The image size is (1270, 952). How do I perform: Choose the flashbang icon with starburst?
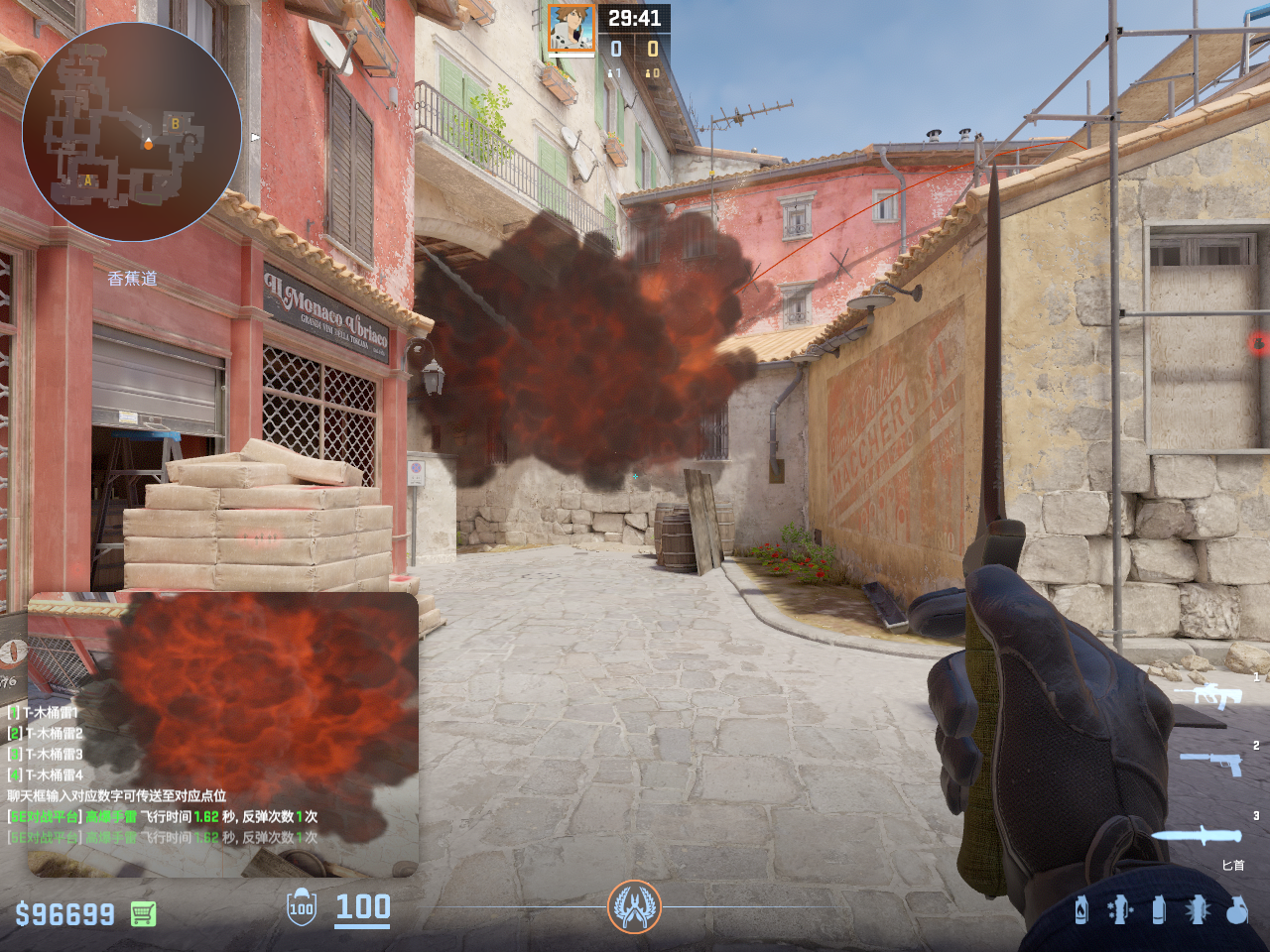[1198, 909]
